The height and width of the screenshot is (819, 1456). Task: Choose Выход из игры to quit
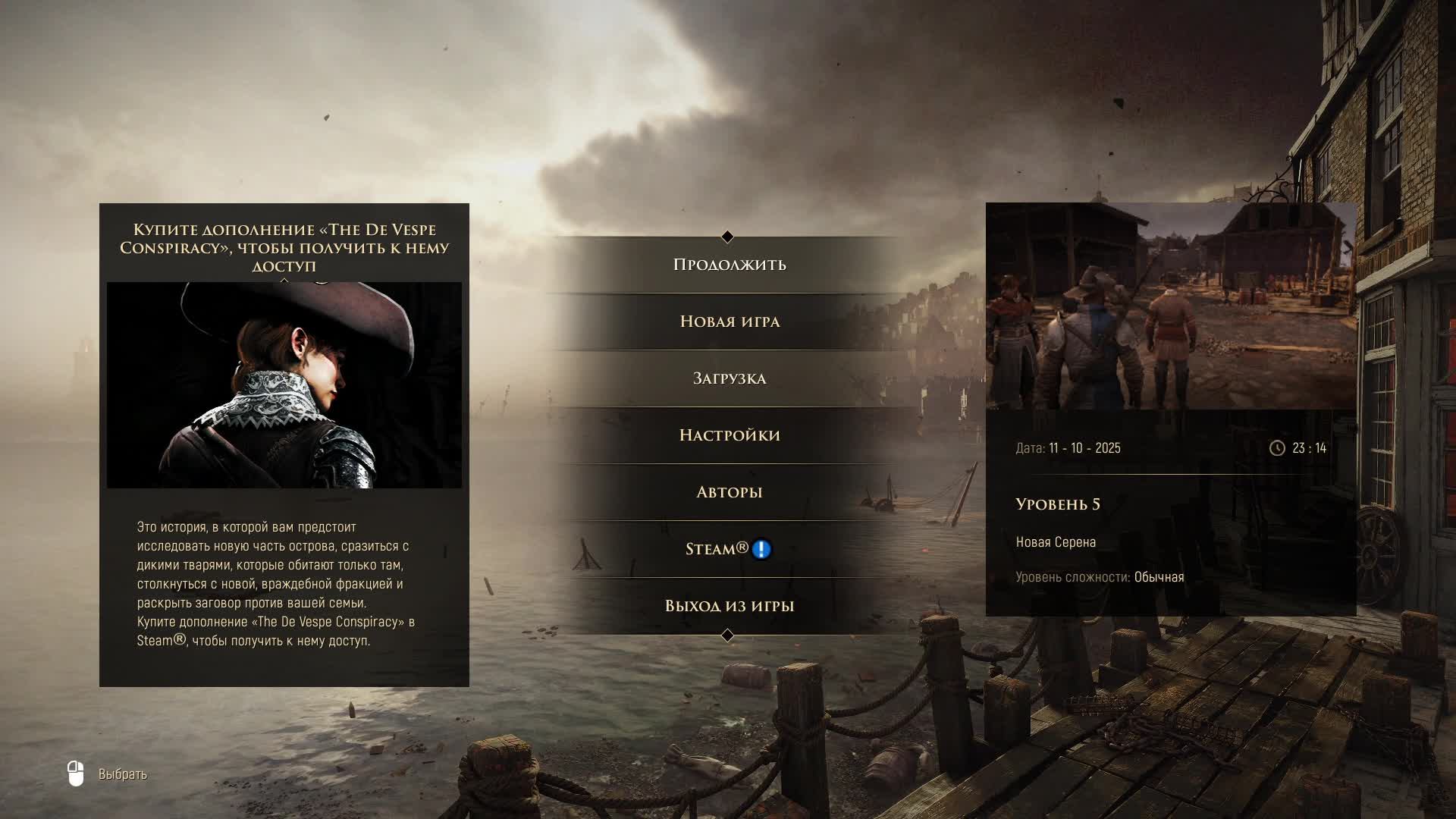729,606
